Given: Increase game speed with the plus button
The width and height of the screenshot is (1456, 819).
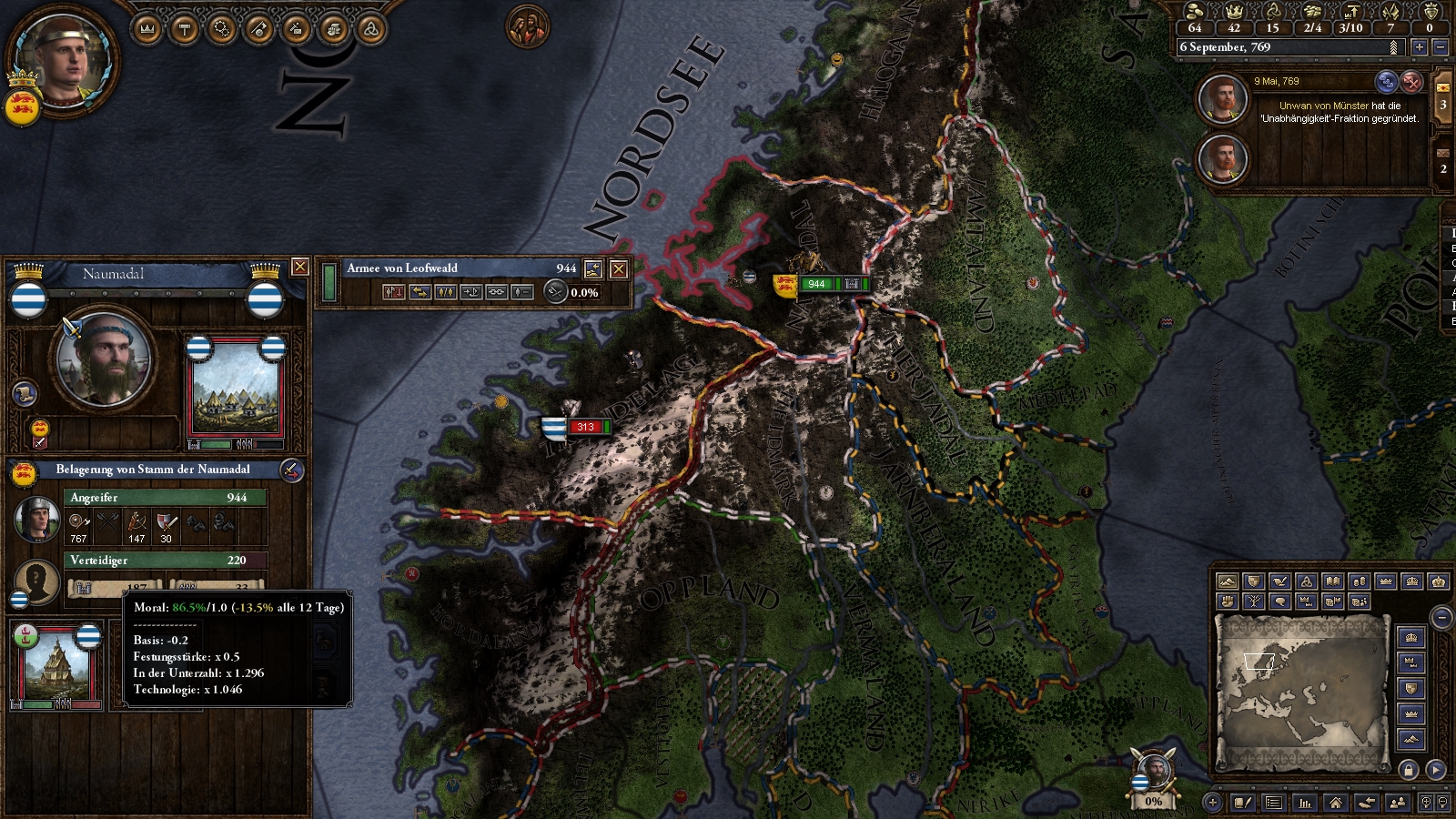Looking at the screenshot, I should click(x=1419, y=46).
